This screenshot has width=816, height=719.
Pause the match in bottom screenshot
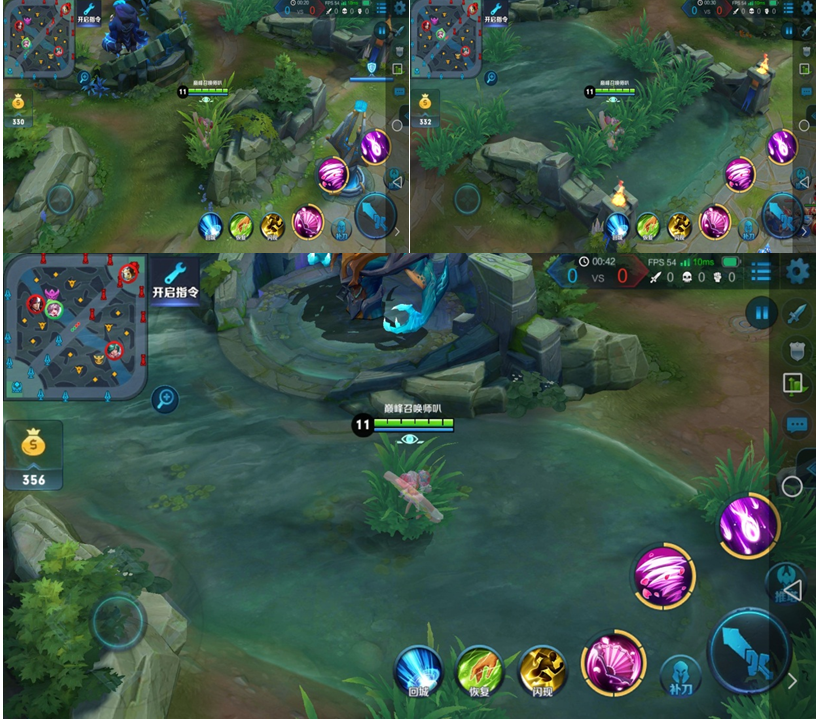pos(761,313)
